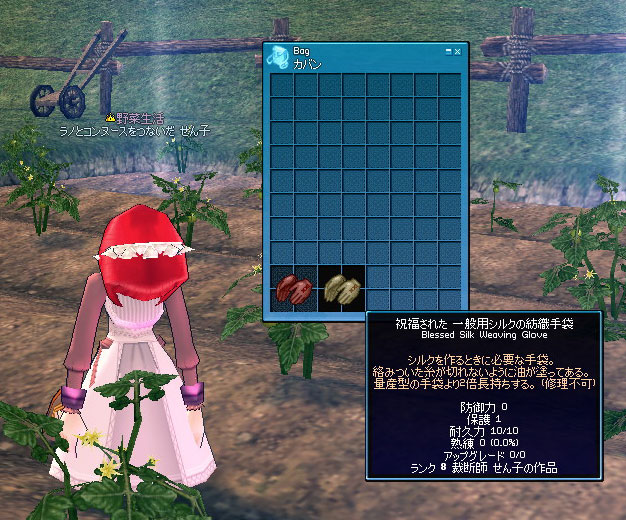Viewport: 626px width, 520px height.
Task: Minimize the Bag window
Action: pos(447,50)
